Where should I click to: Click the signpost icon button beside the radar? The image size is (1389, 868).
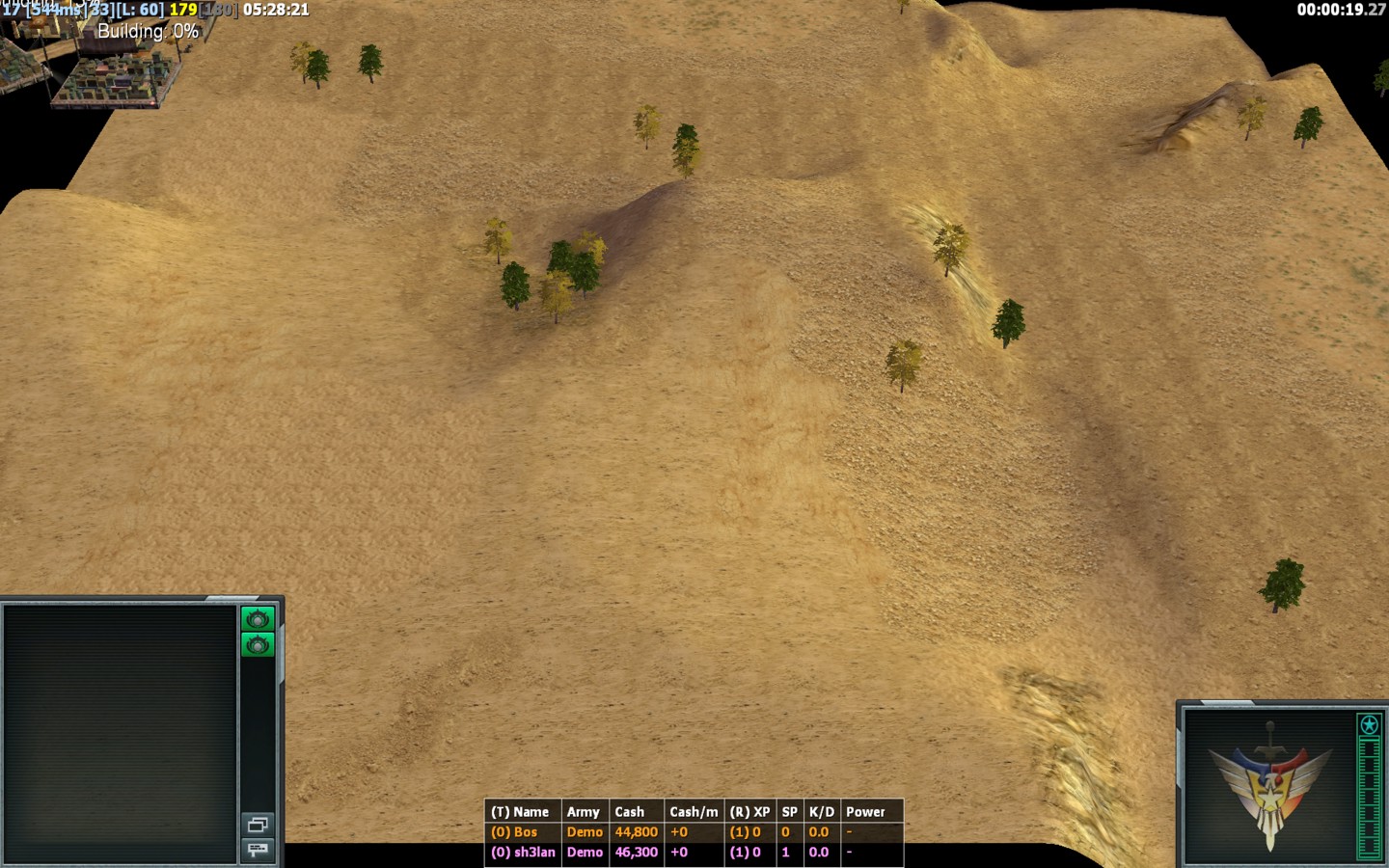coord(258,849)
